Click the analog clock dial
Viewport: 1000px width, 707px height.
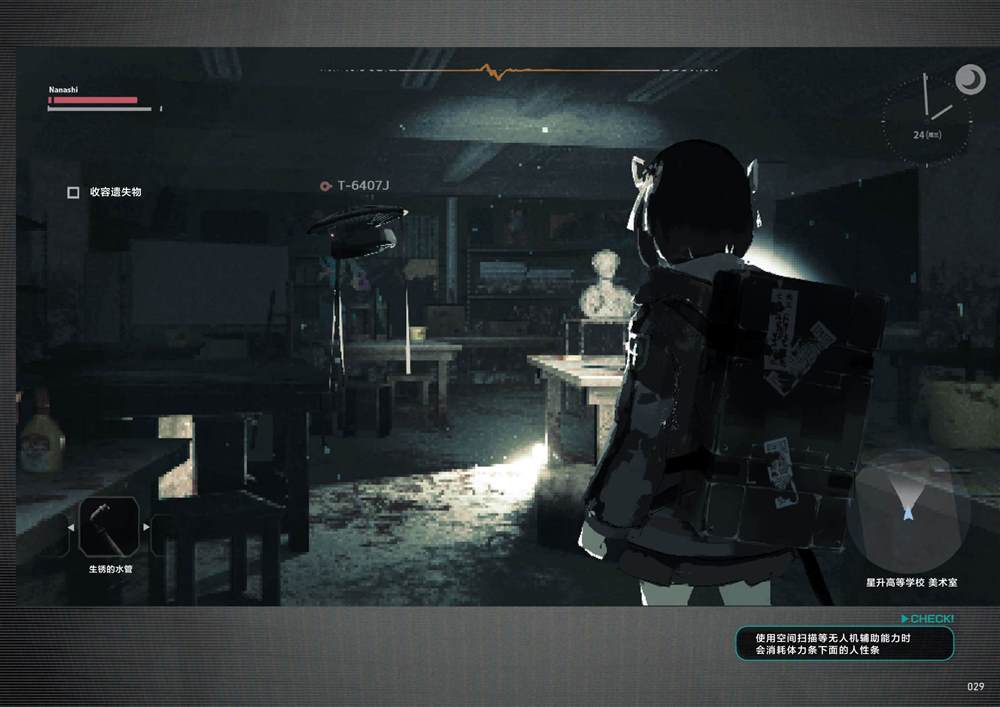point(927,120)
